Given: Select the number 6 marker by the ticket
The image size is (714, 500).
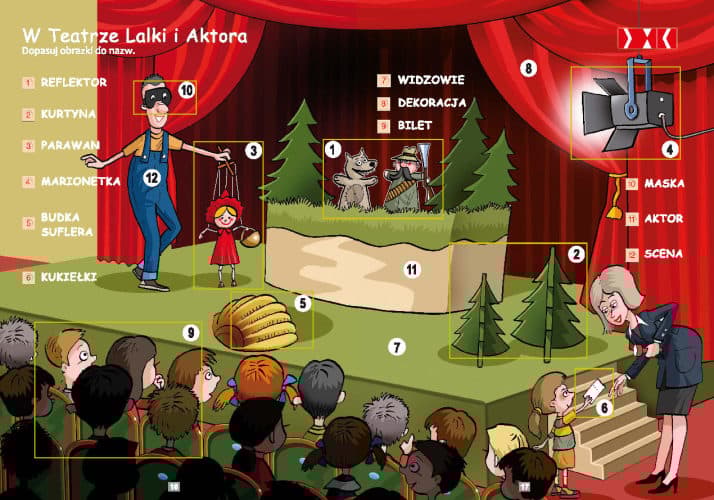Looking at the screenshot, I should click(604, 406).
